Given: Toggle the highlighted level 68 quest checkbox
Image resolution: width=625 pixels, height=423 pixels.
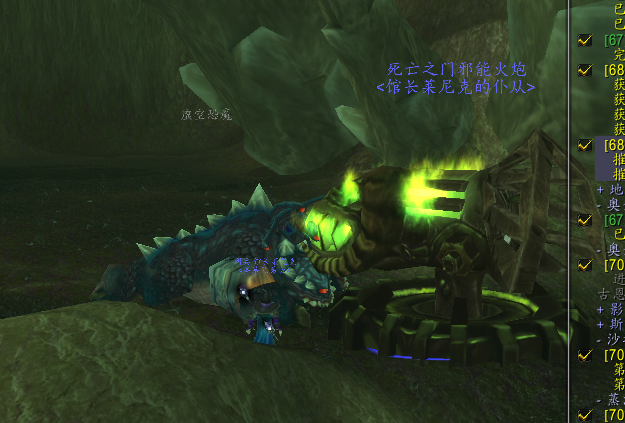Looking at the screenshot, I should point(585,145).
